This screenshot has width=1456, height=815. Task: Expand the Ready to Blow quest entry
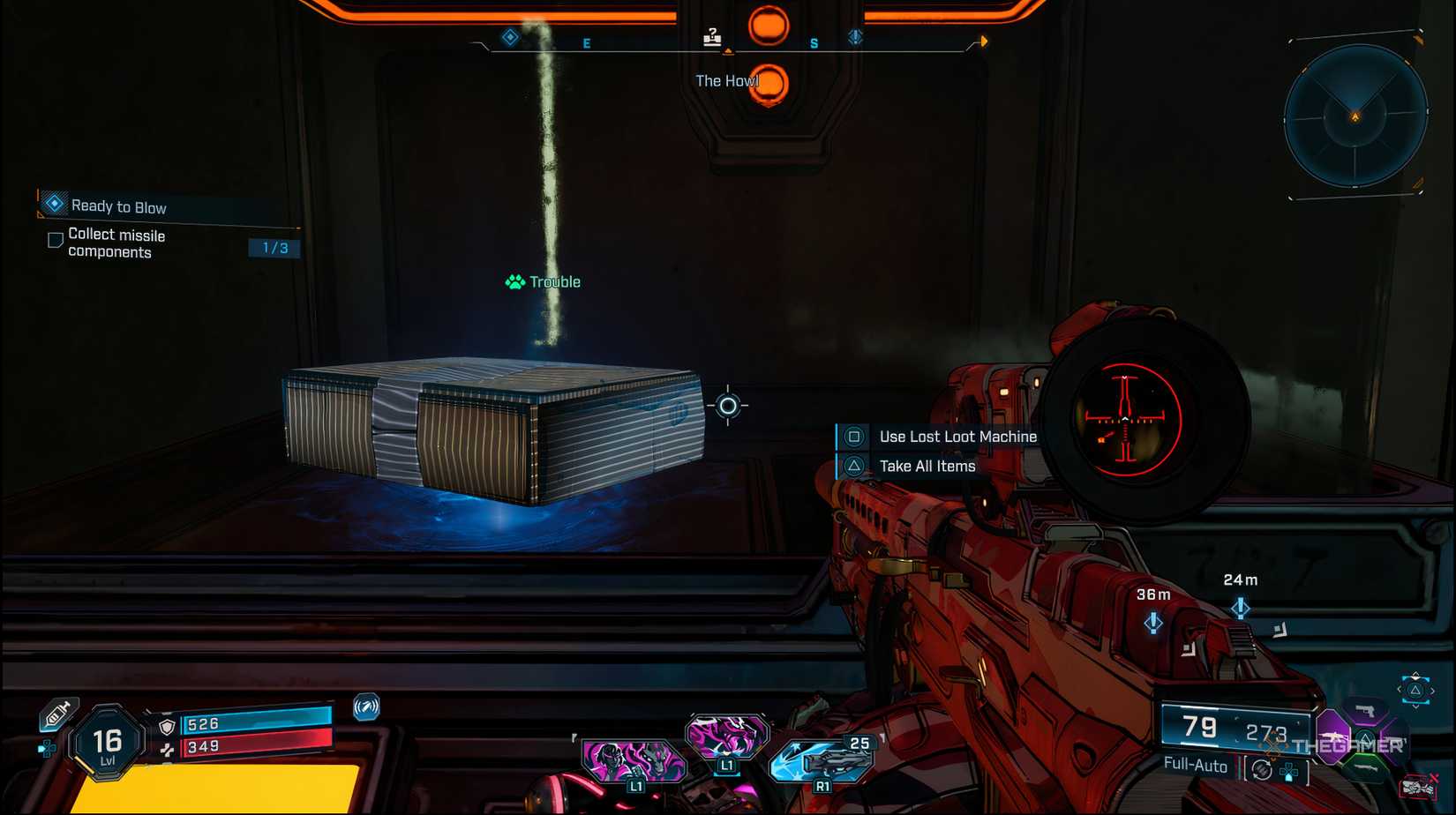(x=119, y=206)
